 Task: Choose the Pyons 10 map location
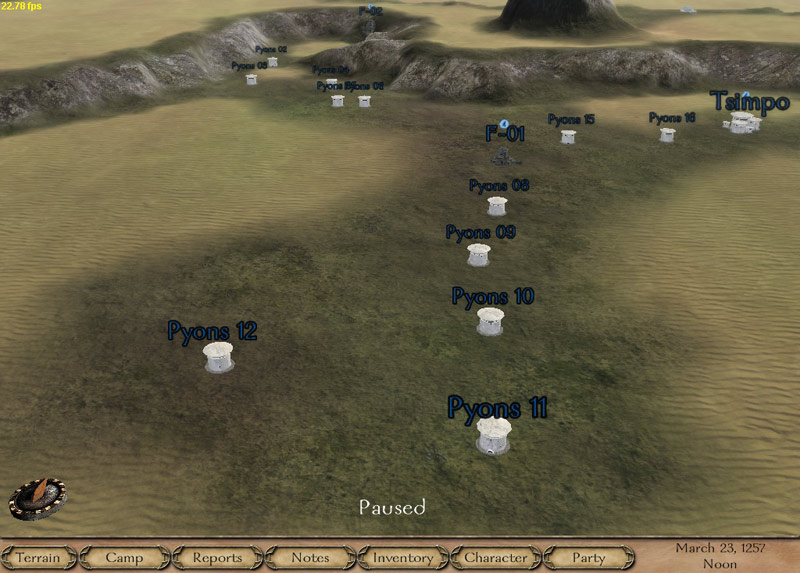point(490,321)
